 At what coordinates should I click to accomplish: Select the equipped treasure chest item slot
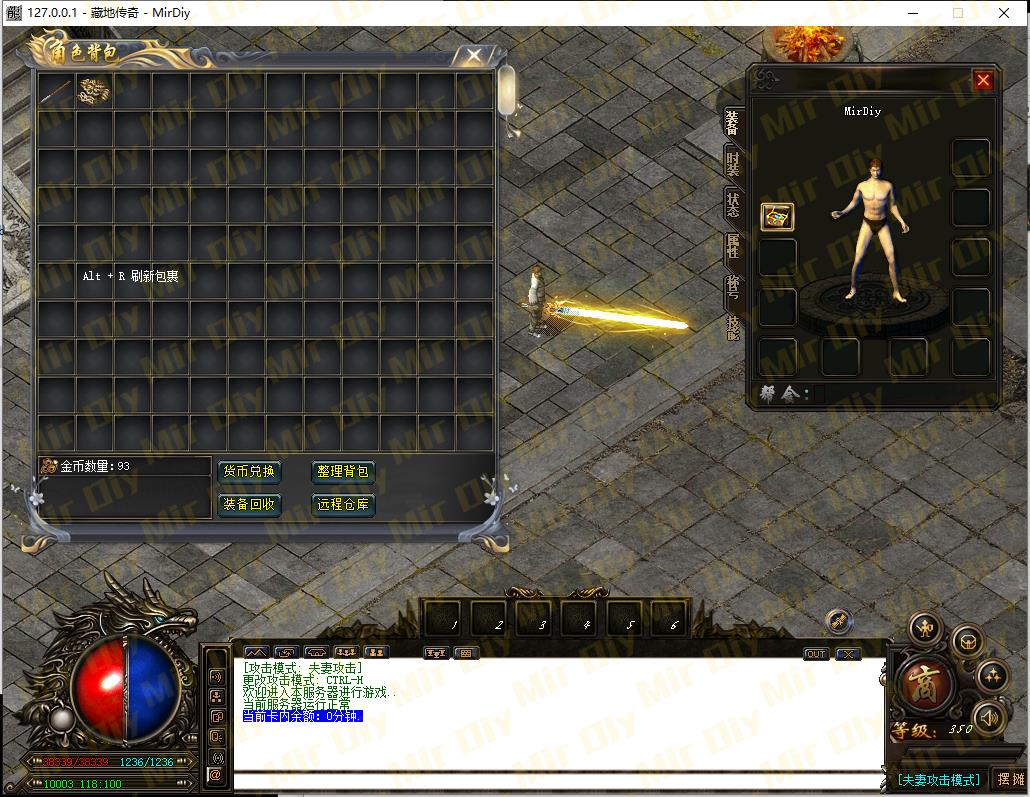[x=777, y=216]
